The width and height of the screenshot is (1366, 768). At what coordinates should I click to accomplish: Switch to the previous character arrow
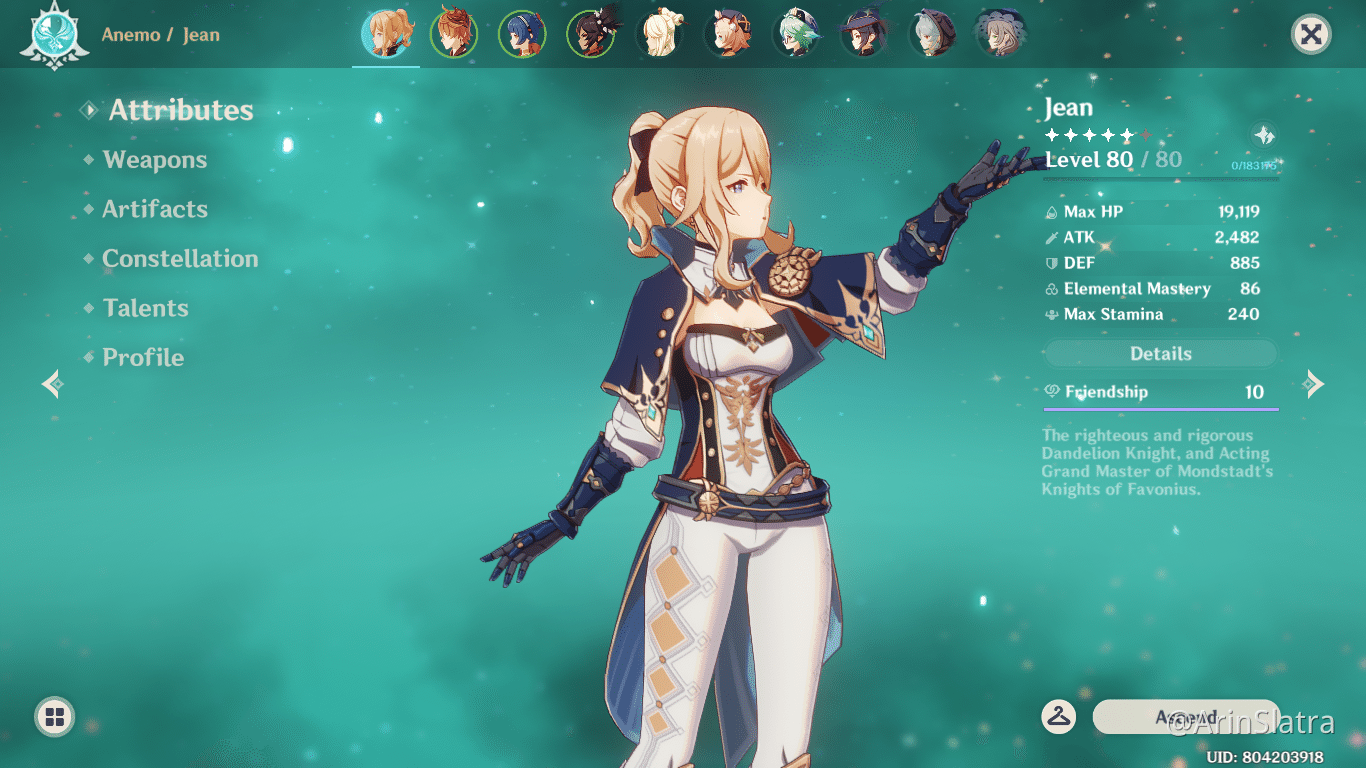click(52, 384)
